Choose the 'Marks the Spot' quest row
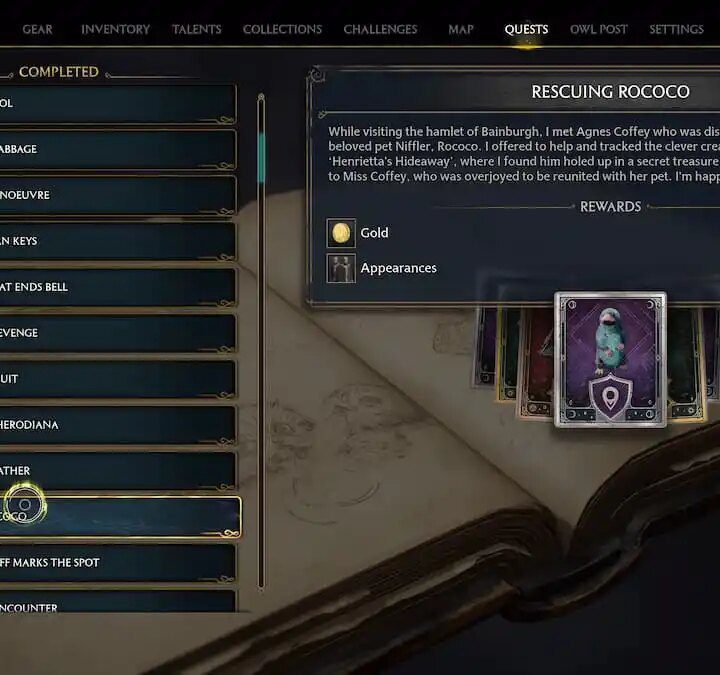Screen dimensions: 720x675 coord(117,563)
